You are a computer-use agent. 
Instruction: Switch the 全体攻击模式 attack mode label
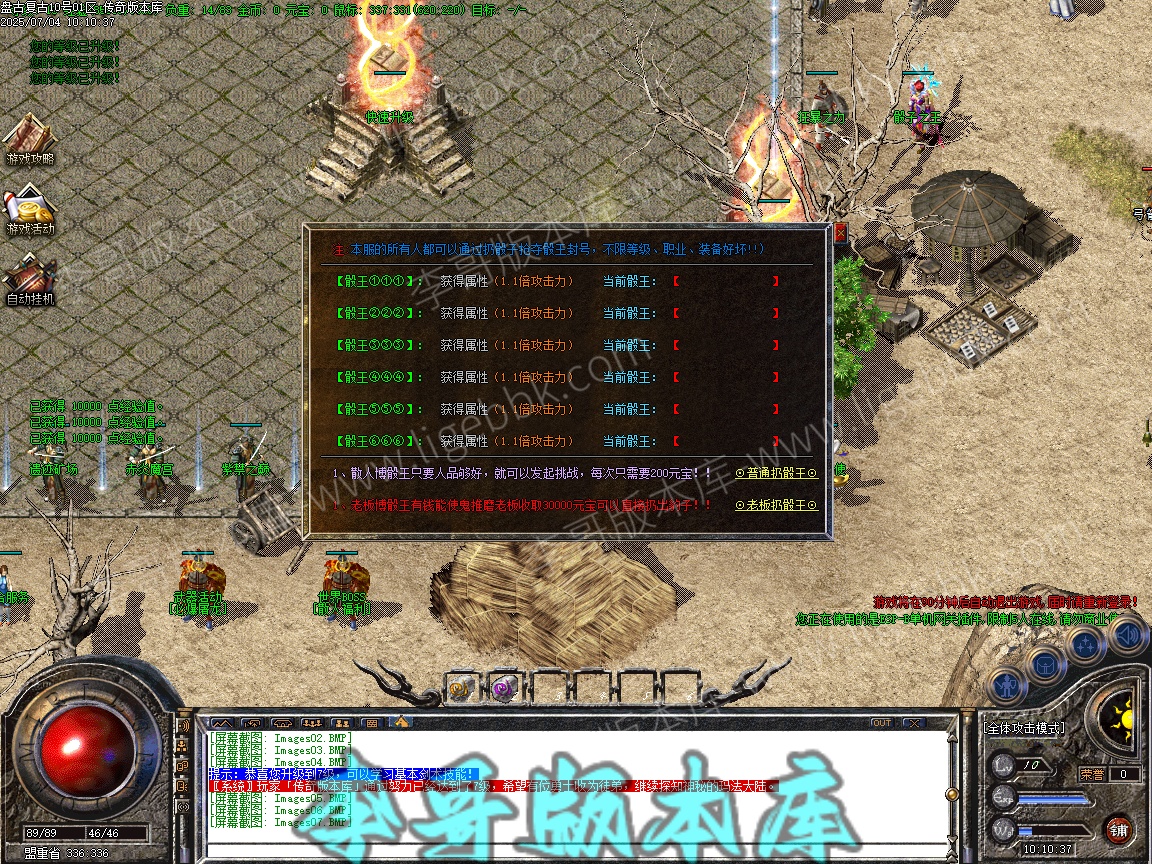pyautogui.click(x=1022, y=728)
